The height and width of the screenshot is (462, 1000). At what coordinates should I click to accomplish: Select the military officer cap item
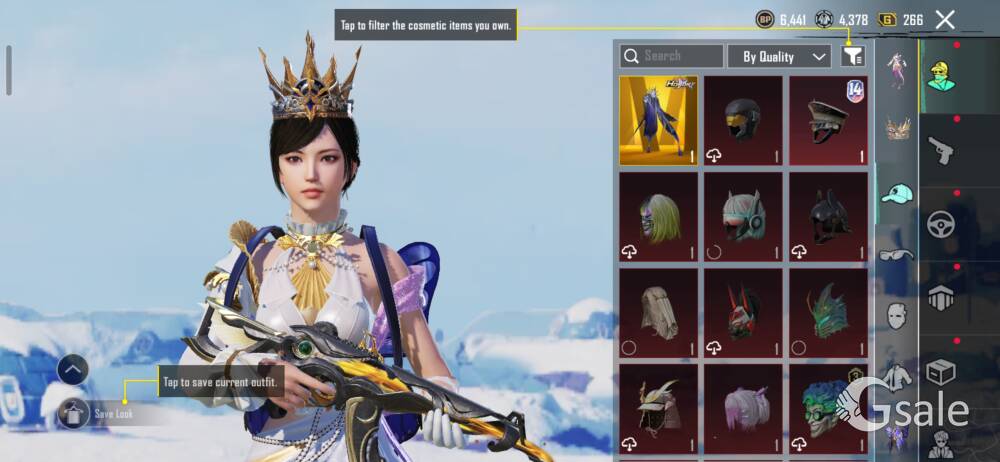point(828,120)
